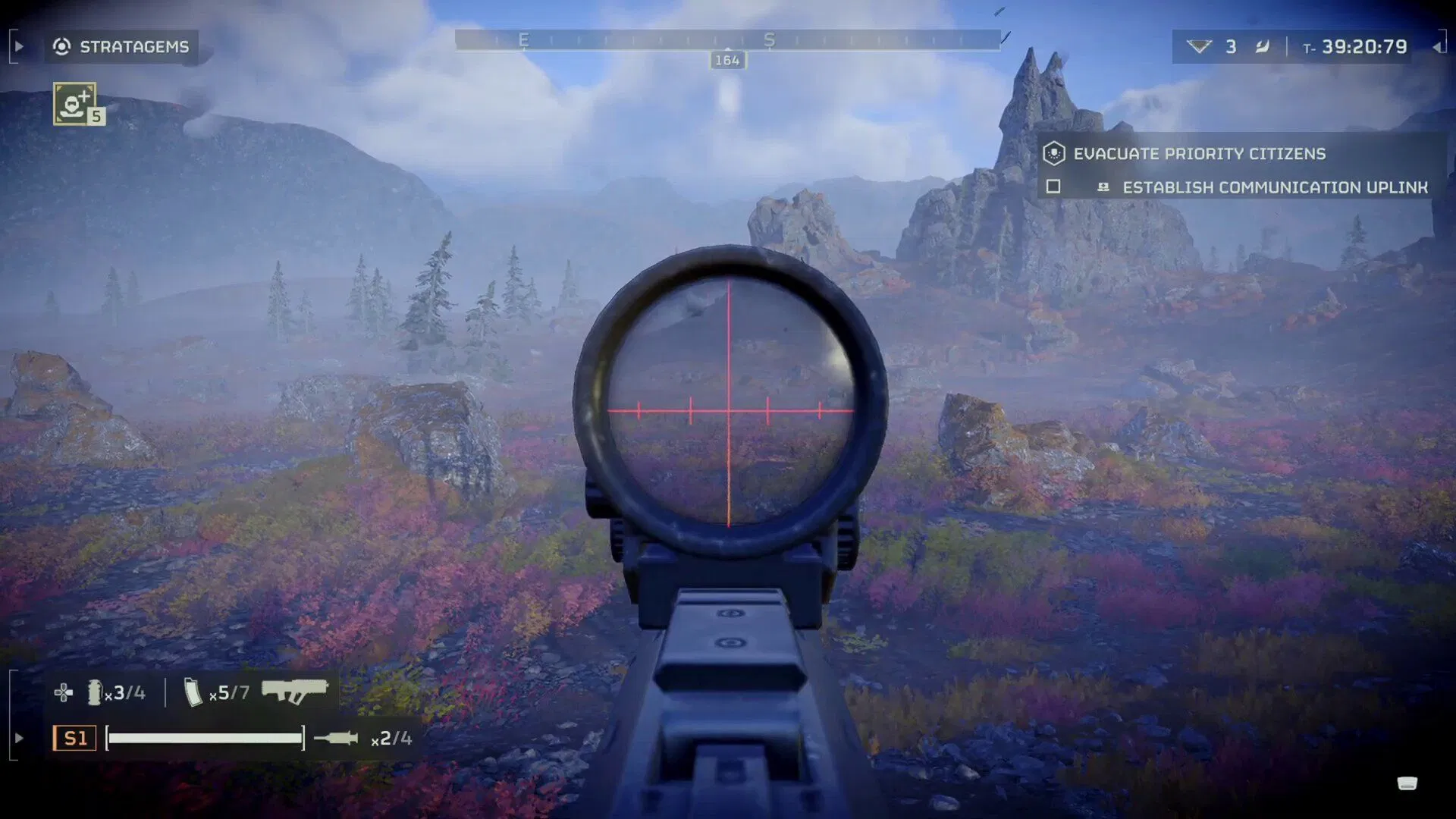Collapse the arrow beside the mission timer
Viewport: 1456px width, 819px height.
pos(1437,47)
